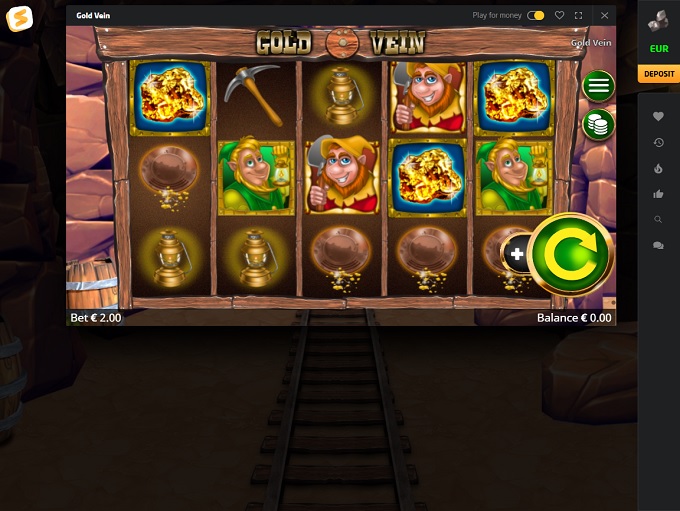Screen dimensions: 680x511
Task: Open the thumbs-up recommended section
Action: coord(658,194)
